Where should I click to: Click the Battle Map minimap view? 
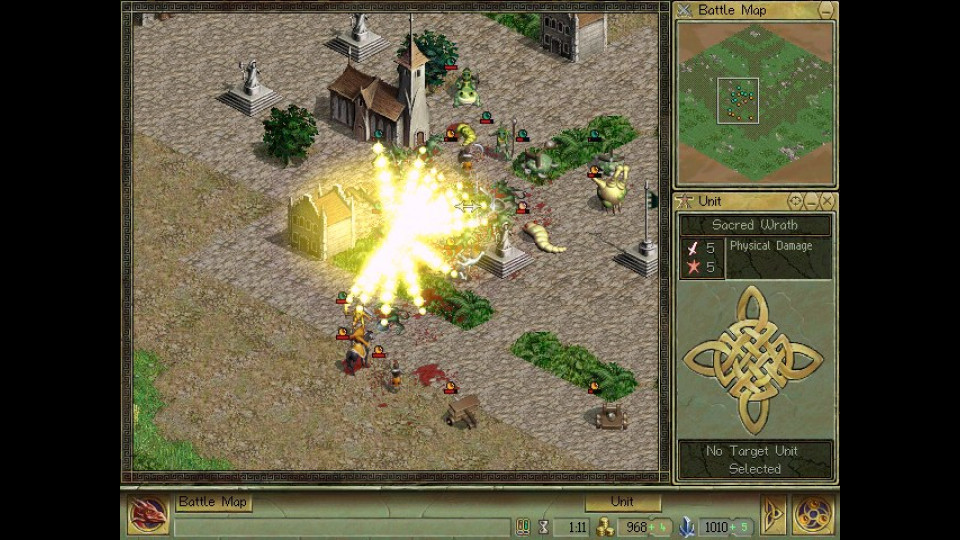pyautogui.click(x=755, y=102)
